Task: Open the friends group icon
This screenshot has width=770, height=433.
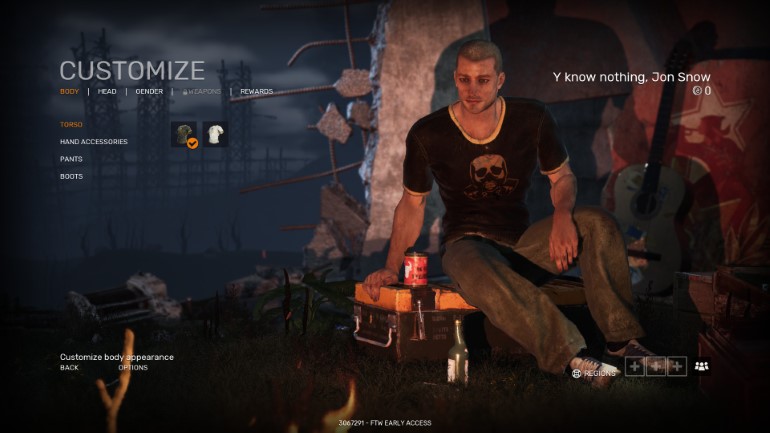Action: coord(701,366)
